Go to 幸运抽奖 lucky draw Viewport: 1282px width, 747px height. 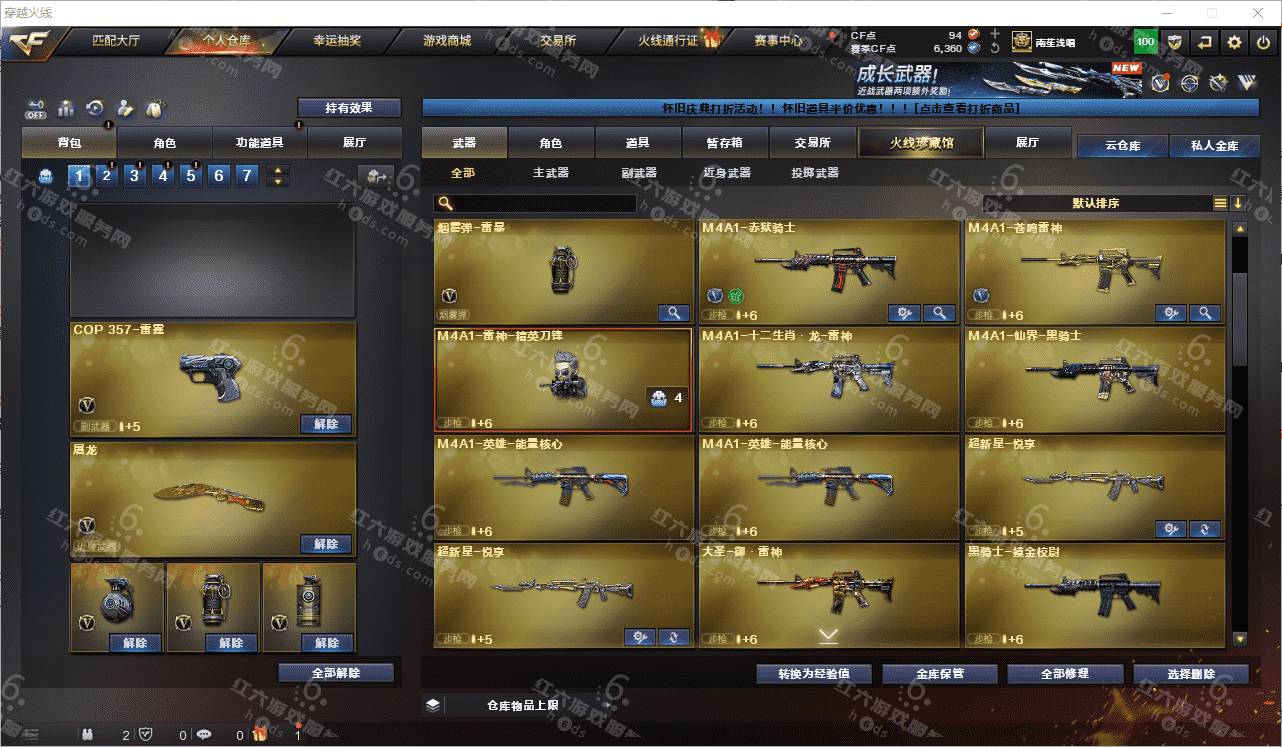click(x=337, y=41)
